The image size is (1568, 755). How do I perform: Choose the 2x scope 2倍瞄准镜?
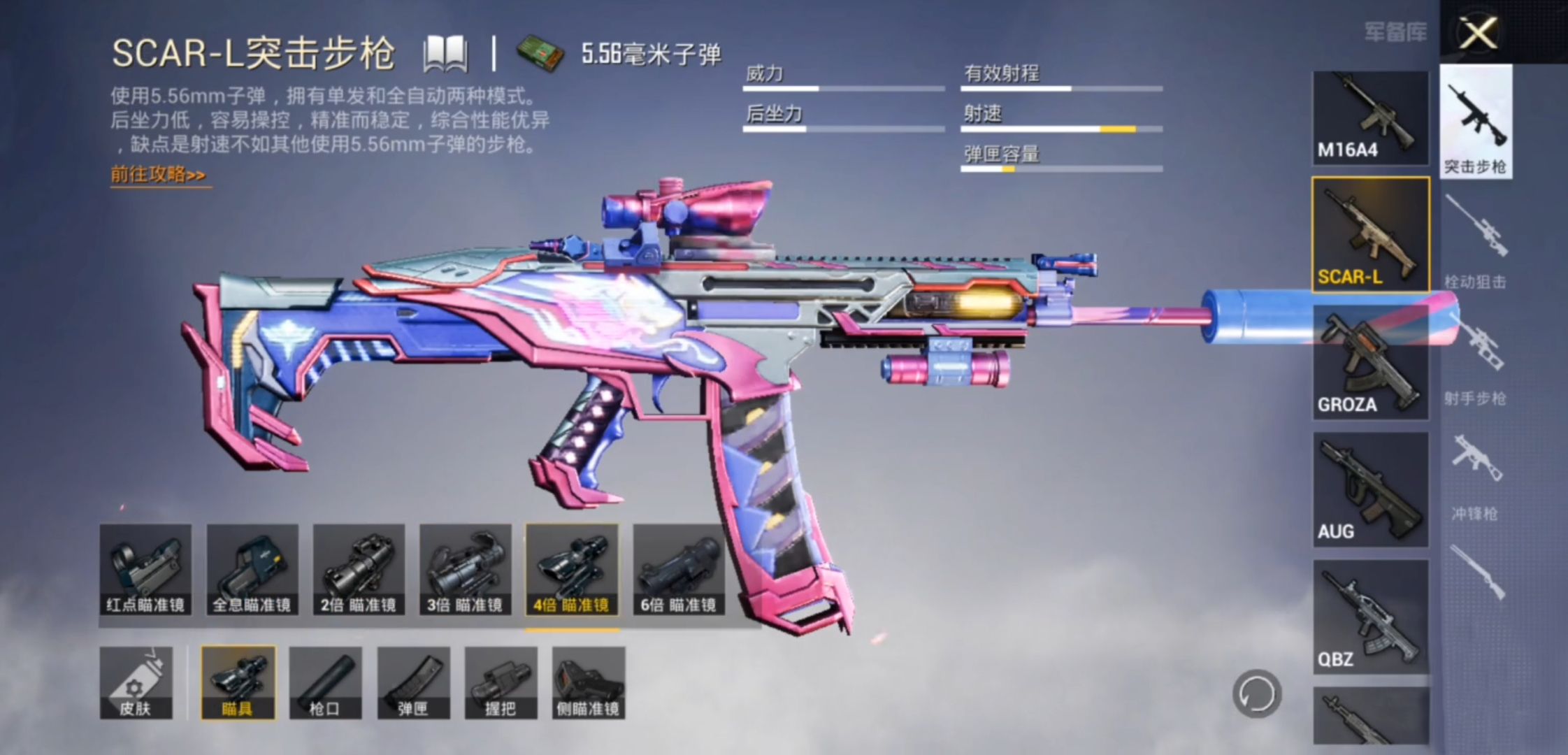pyautogui.click(x=359, y=570)
